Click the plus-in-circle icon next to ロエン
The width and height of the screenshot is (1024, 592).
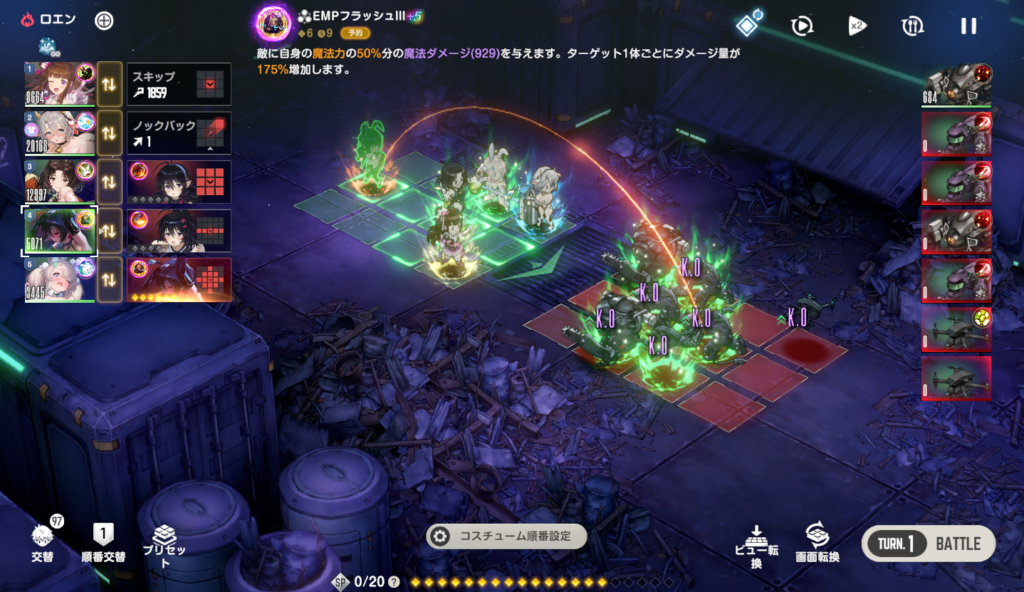[104, 21]
